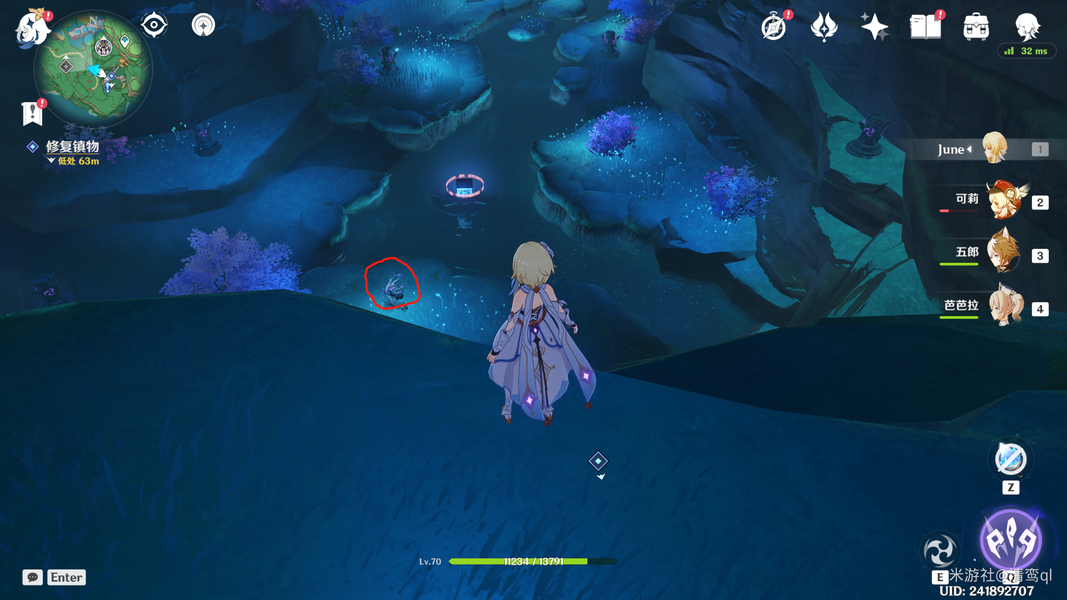Click the circular minimap
This screenshot has width=1067, height=600.
pyautogui.click(x=93, y=69)
